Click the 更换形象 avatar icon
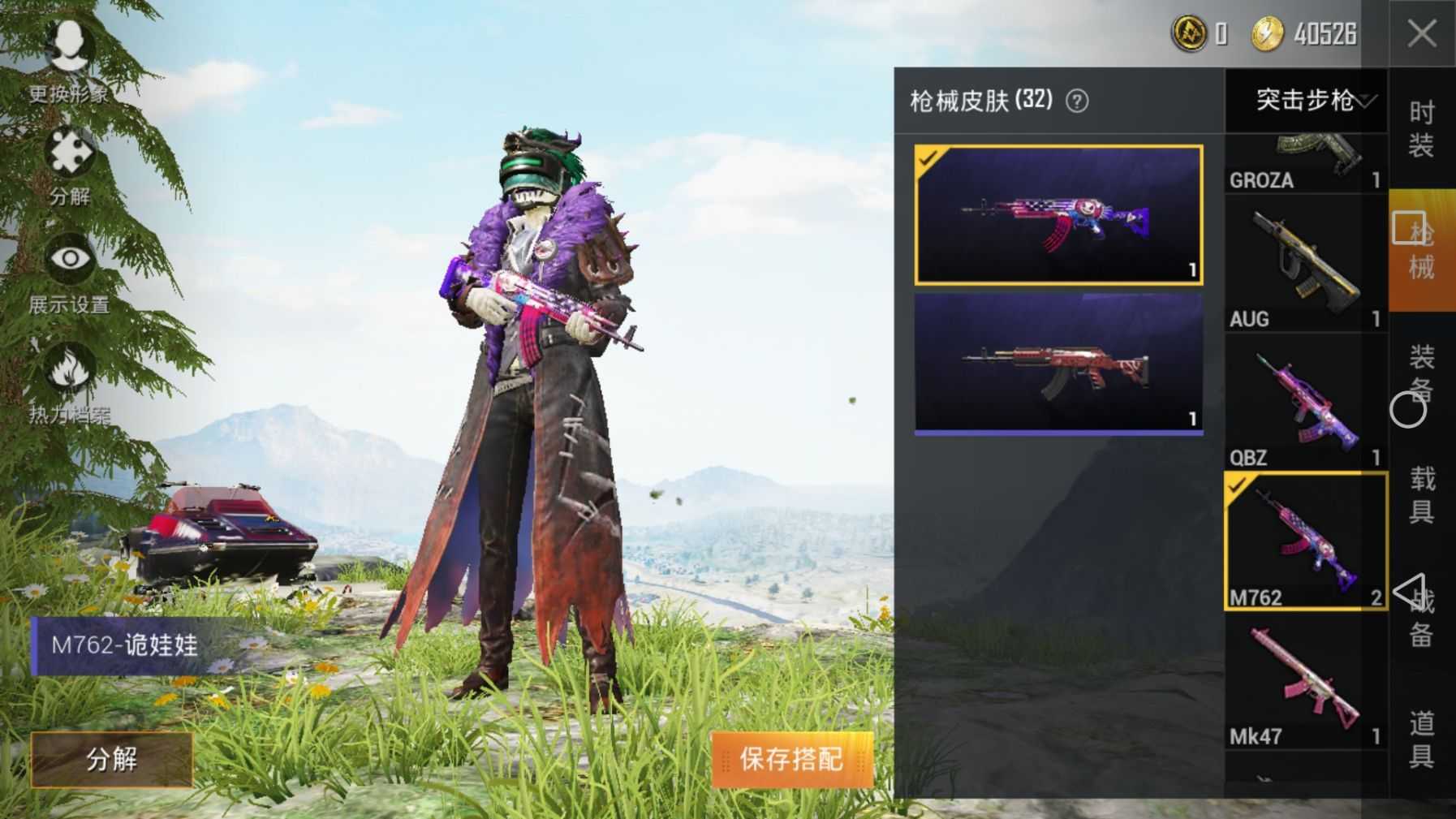This screenshot has height=819, width=1456. pyautogui.click(x=70, y=45)
